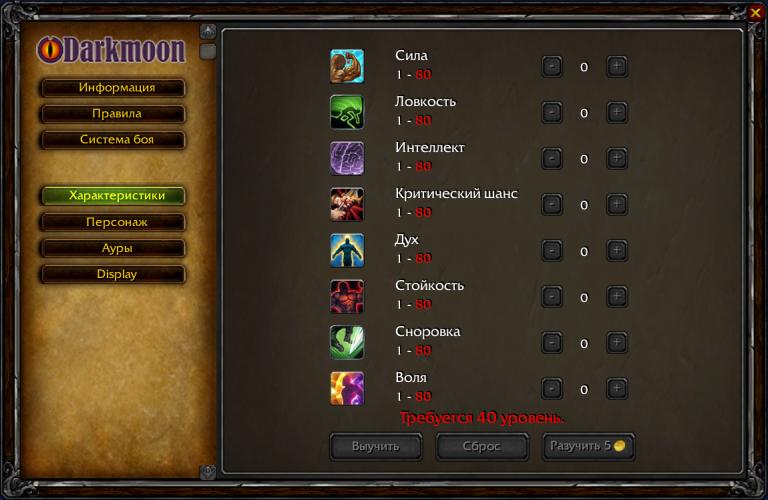This screenshot has width=768, height=500.
Task: Select the Сила strength icon
Action: [347, 66]
